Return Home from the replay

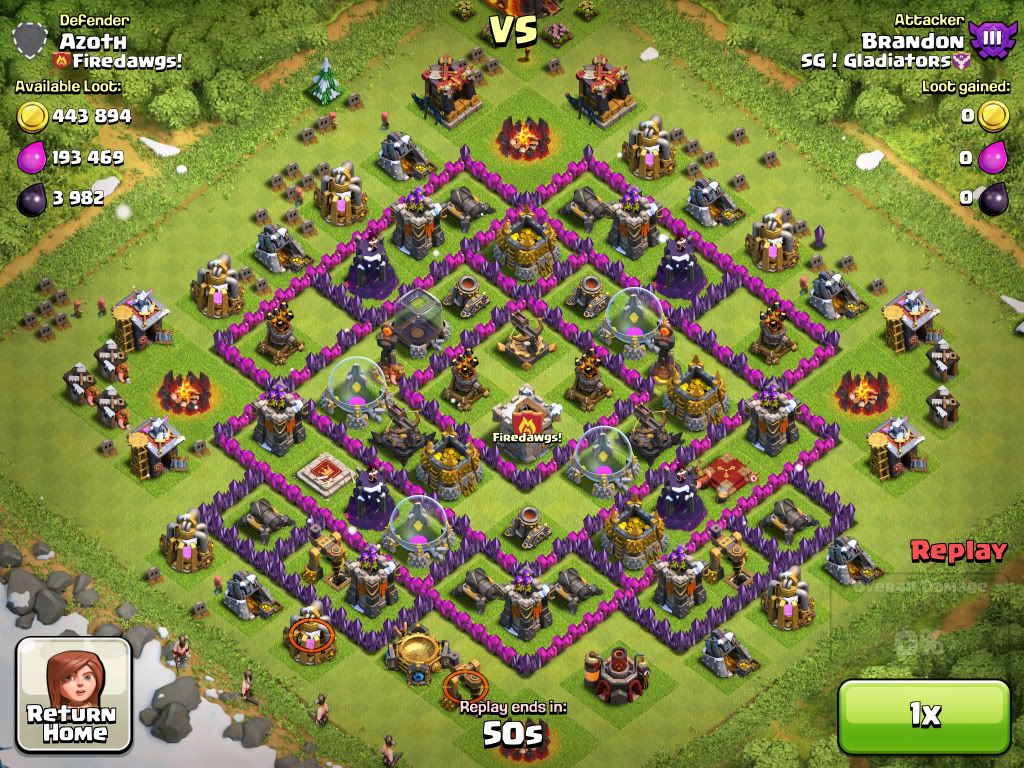coord(74,694)
